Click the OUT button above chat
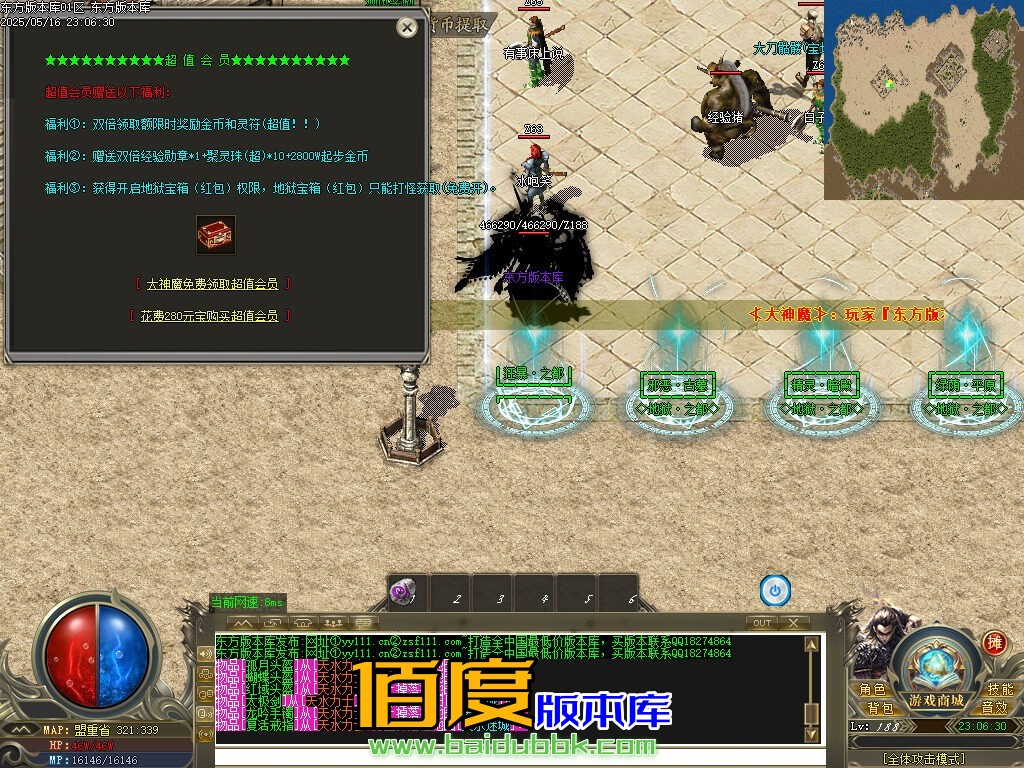1024x768 pixels. coord(762,623)
